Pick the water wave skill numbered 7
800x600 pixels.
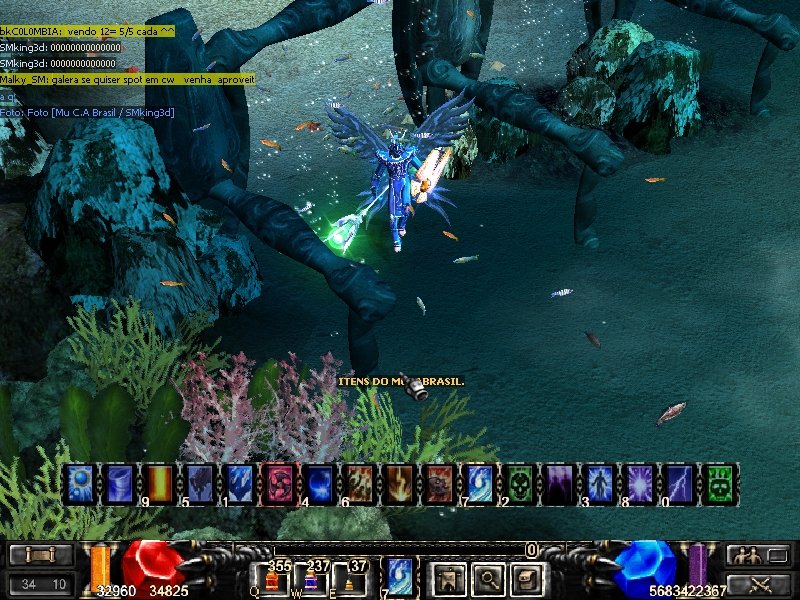click(x=478, y=482)
